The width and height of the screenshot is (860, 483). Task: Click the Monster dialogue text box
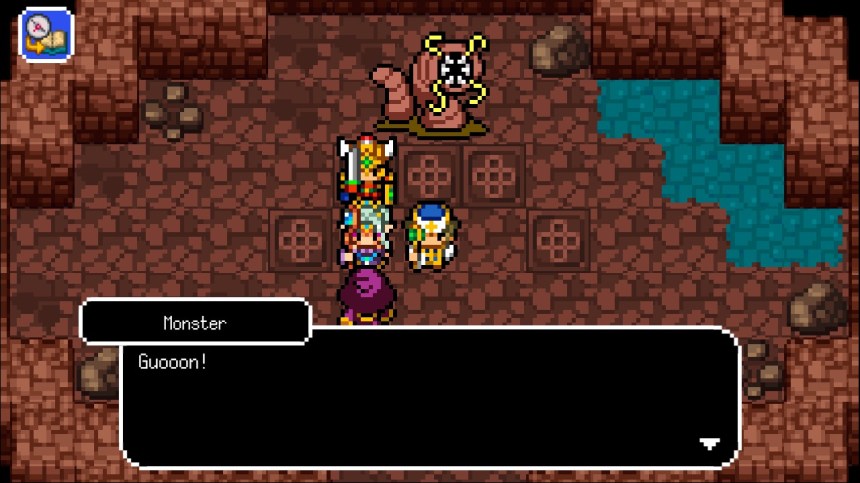tap(430, 398)
